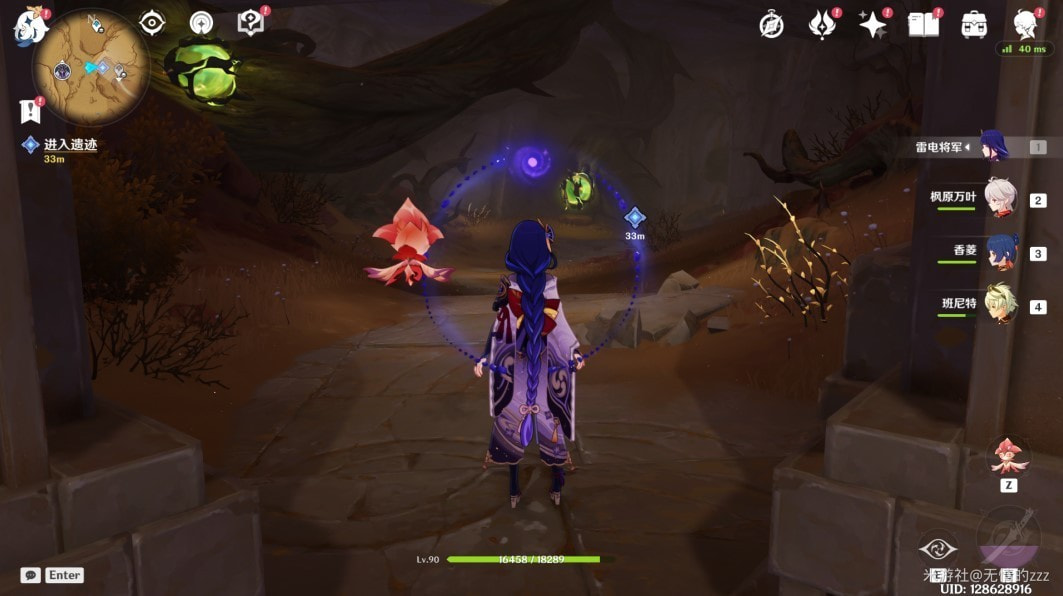Activate the eye-shaped Elemental Sight icon
The image size is (1063, 596).
click(x=152, y=23)
